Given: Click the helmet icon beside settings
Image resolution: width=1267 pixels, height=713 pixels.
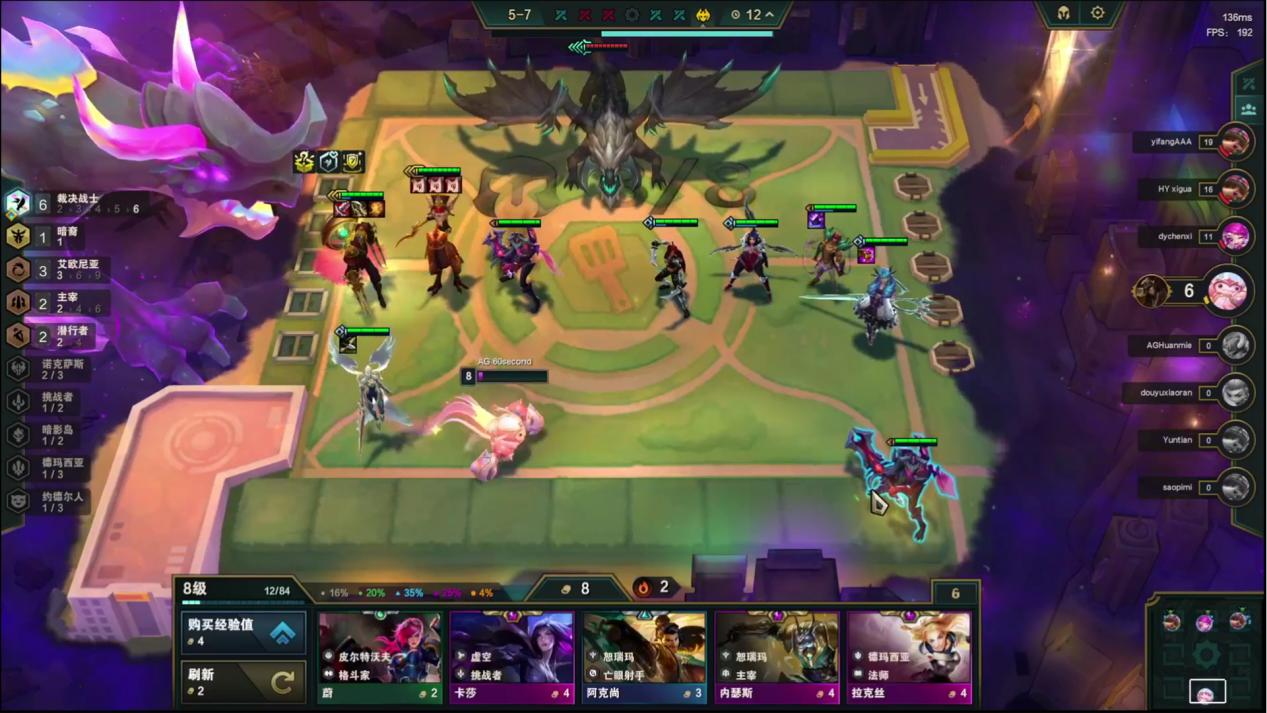Looking at the screenshot, I should pos(1063,13).
